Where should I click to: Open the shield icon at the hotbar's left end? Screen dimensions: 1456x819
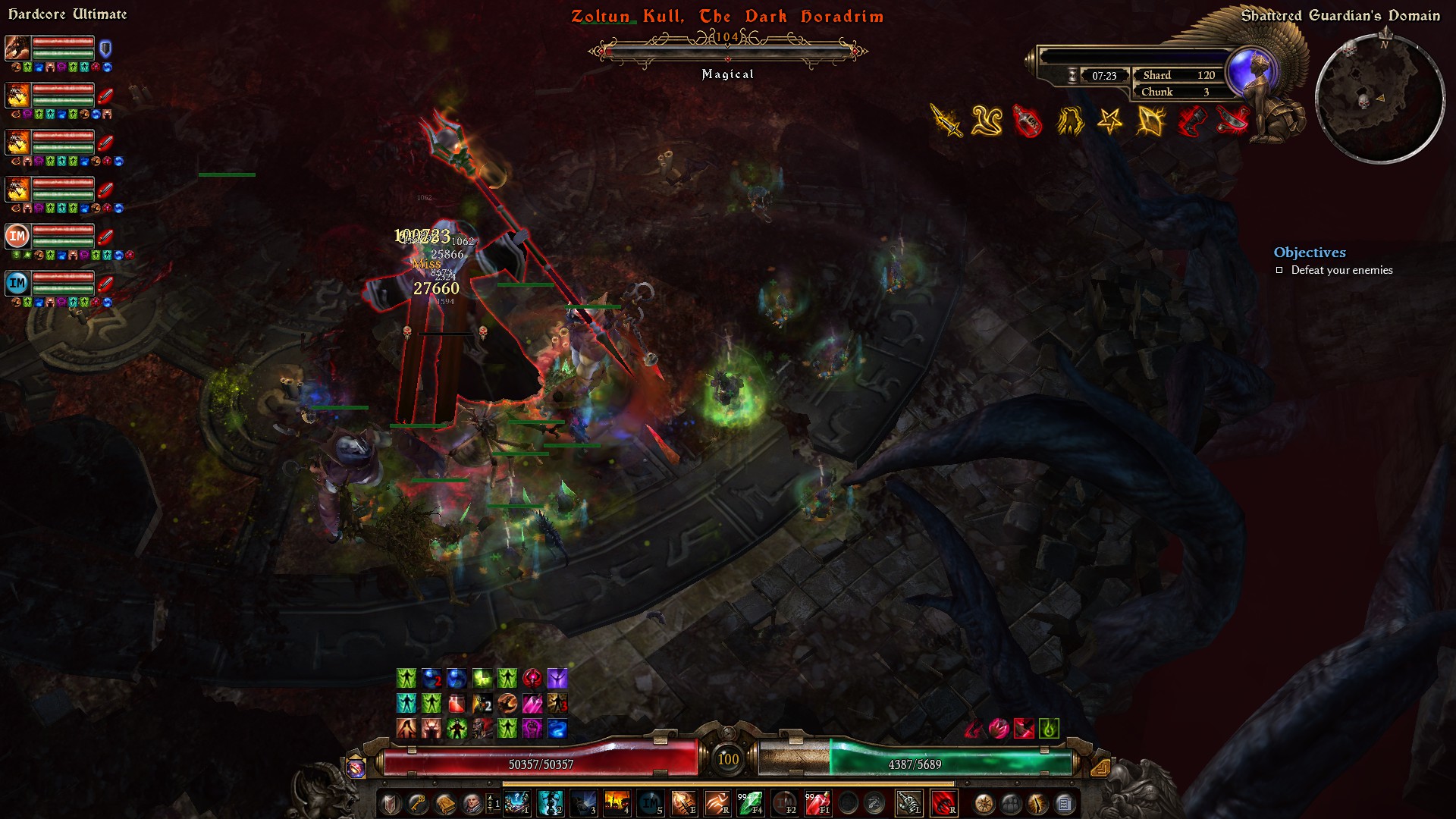[391, 803]
